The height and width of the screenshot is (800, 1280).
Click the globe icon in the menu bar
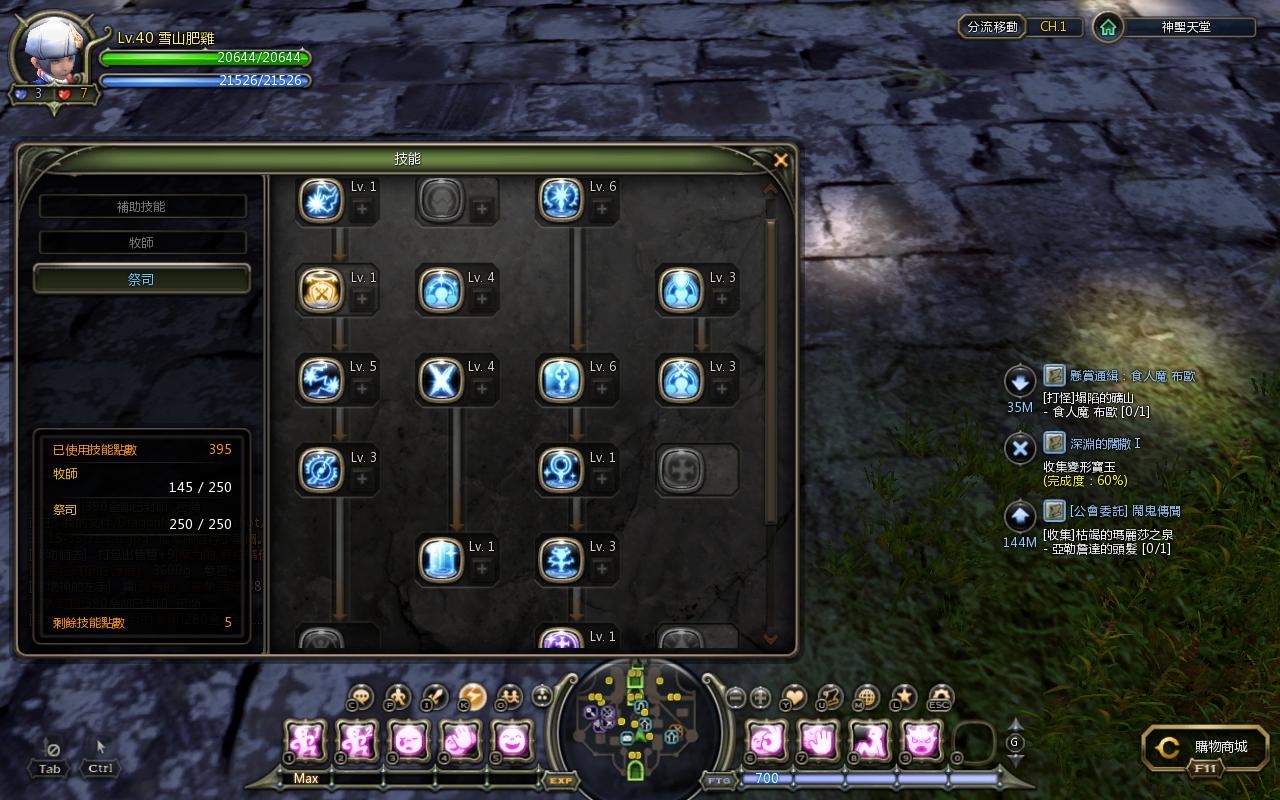tap(867, 697)
